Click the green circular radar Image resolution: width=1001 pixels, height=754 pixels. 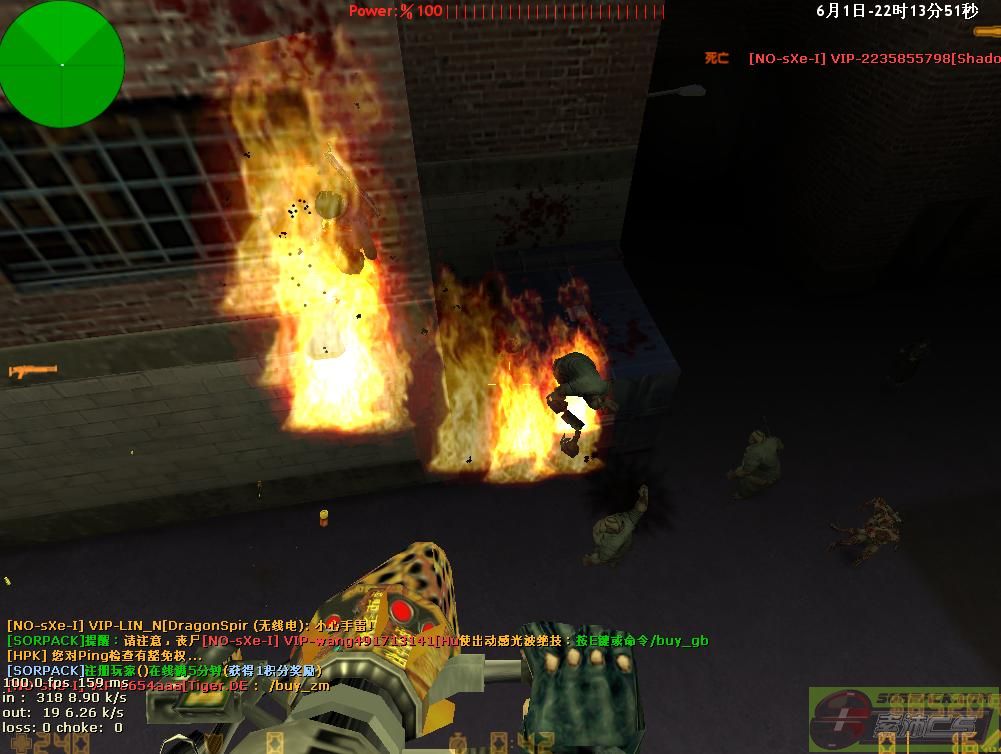pyautogui.click(x=62, y=65)
